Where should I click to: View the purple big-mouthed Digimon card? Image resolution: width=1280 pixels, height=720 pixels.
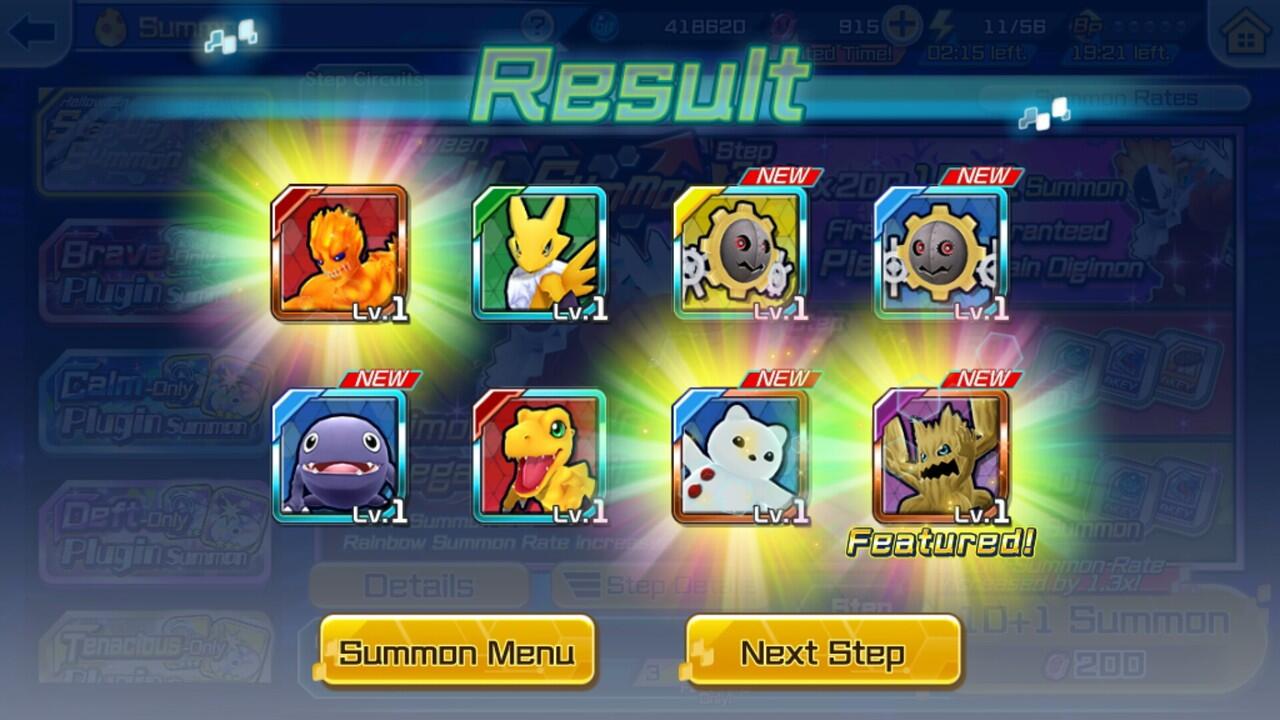340,456
